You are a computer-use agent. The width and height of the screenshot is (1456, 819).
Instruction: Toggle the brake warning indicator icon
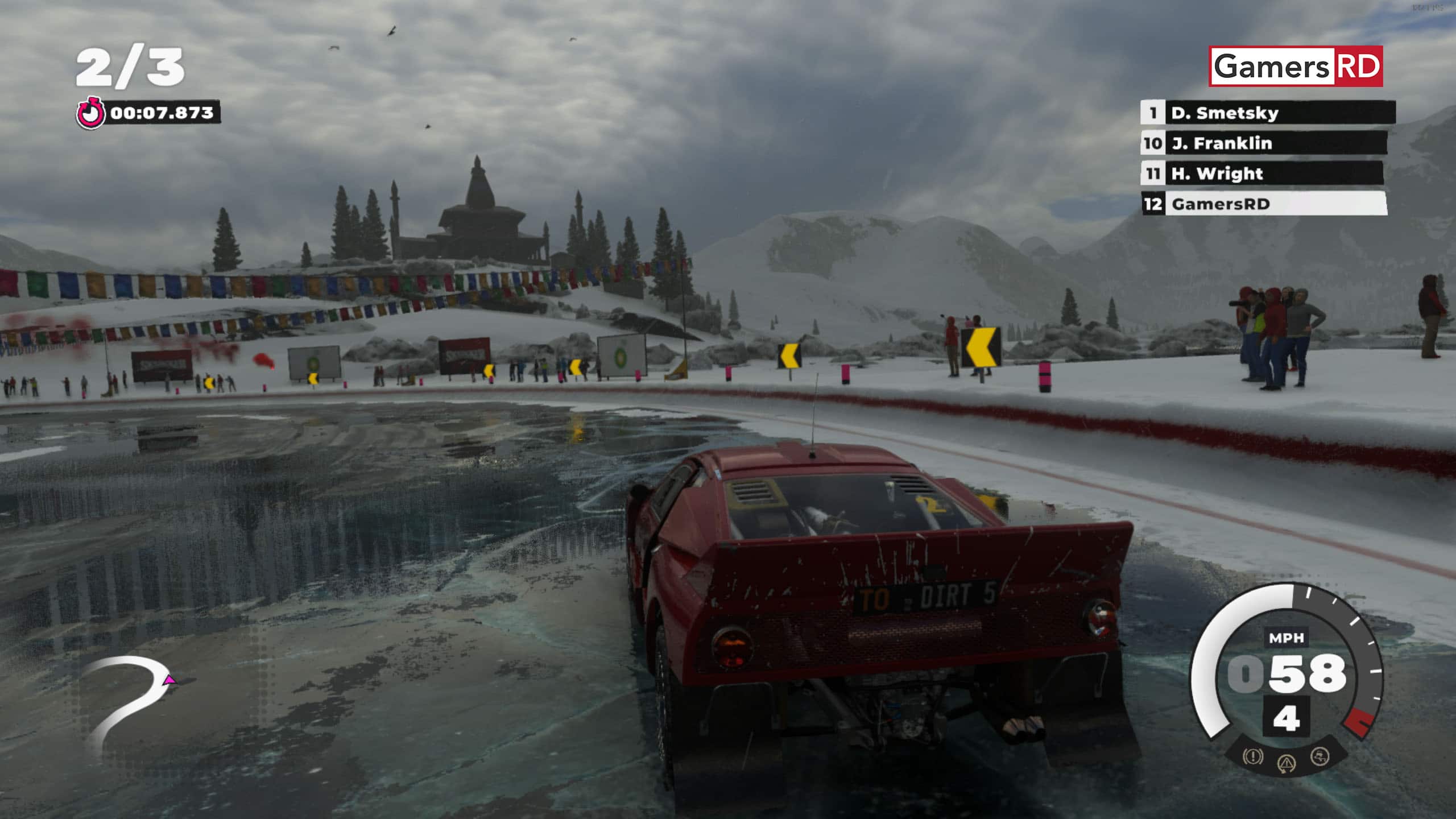click(1252, 756)
